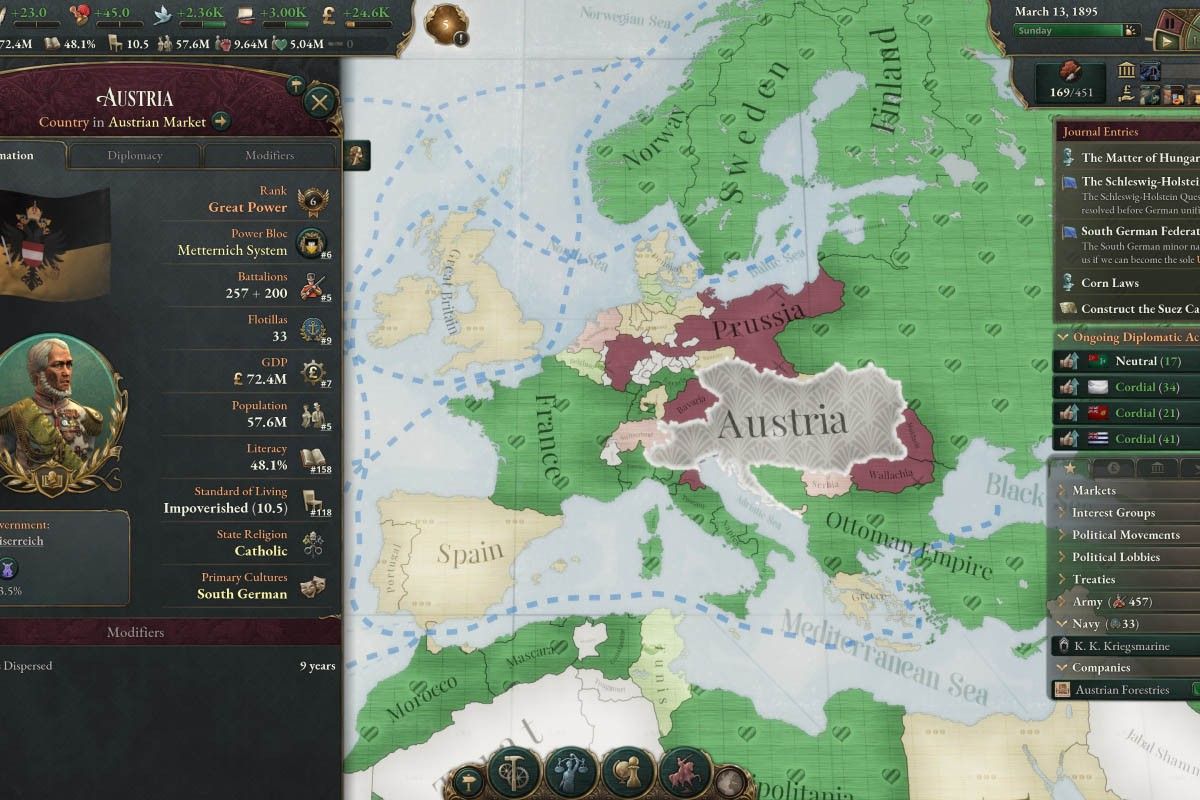
Task: Expand the Treaties outliner section
Action: pyautogui.click(x=1093, y=579)
